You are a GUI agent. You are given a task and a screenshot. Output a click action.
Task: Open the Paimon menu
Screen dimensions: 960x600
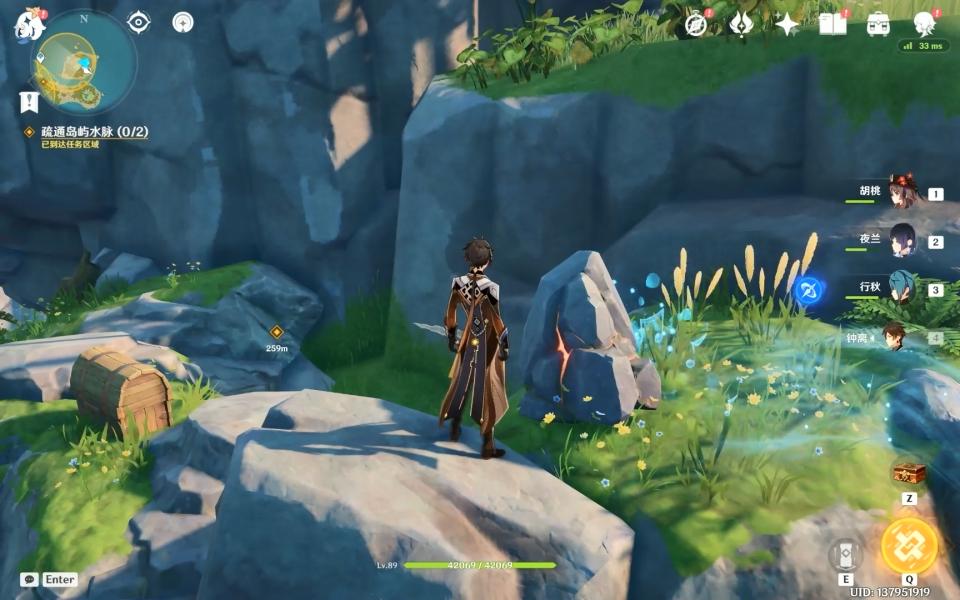26,25
